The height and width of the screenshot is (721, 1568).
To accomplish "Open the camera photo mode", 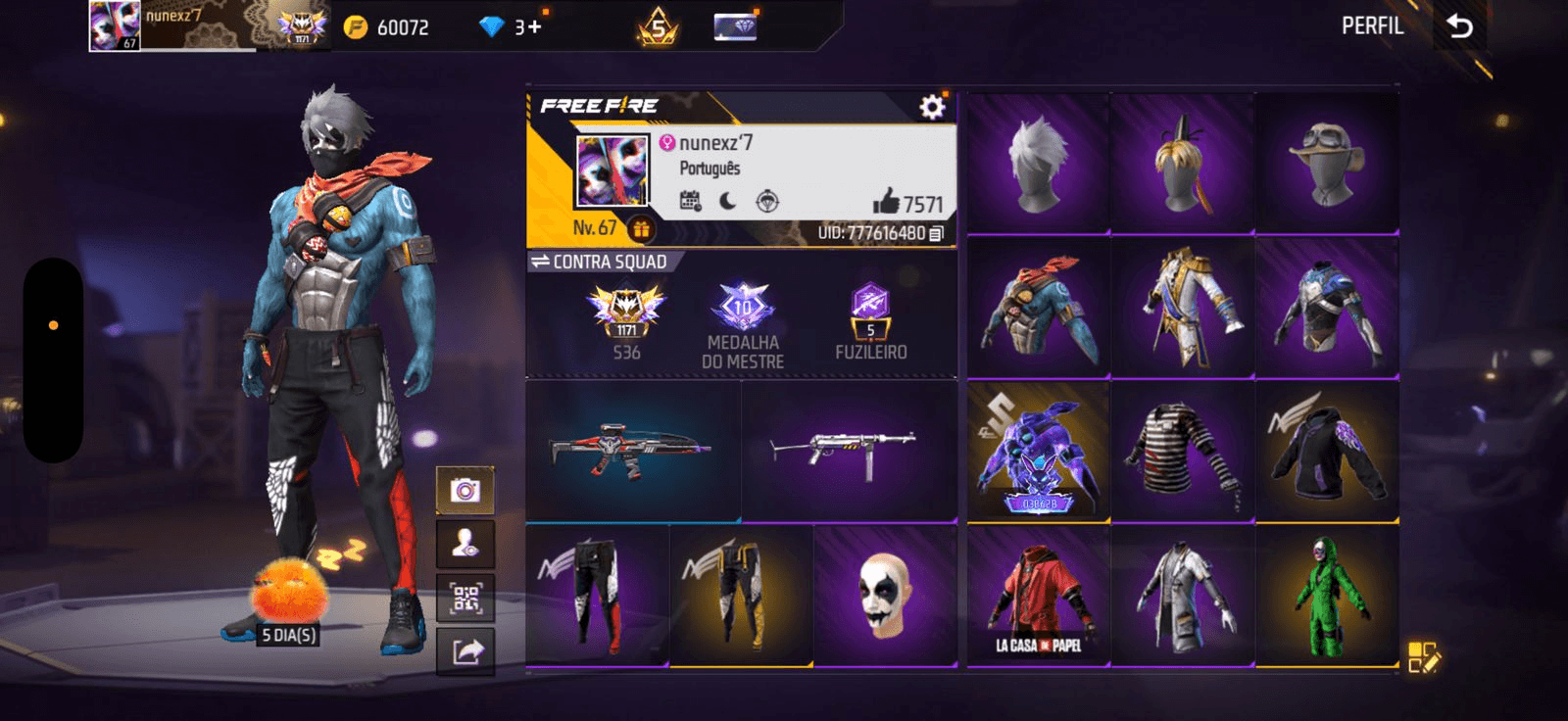I will [465, 490].
